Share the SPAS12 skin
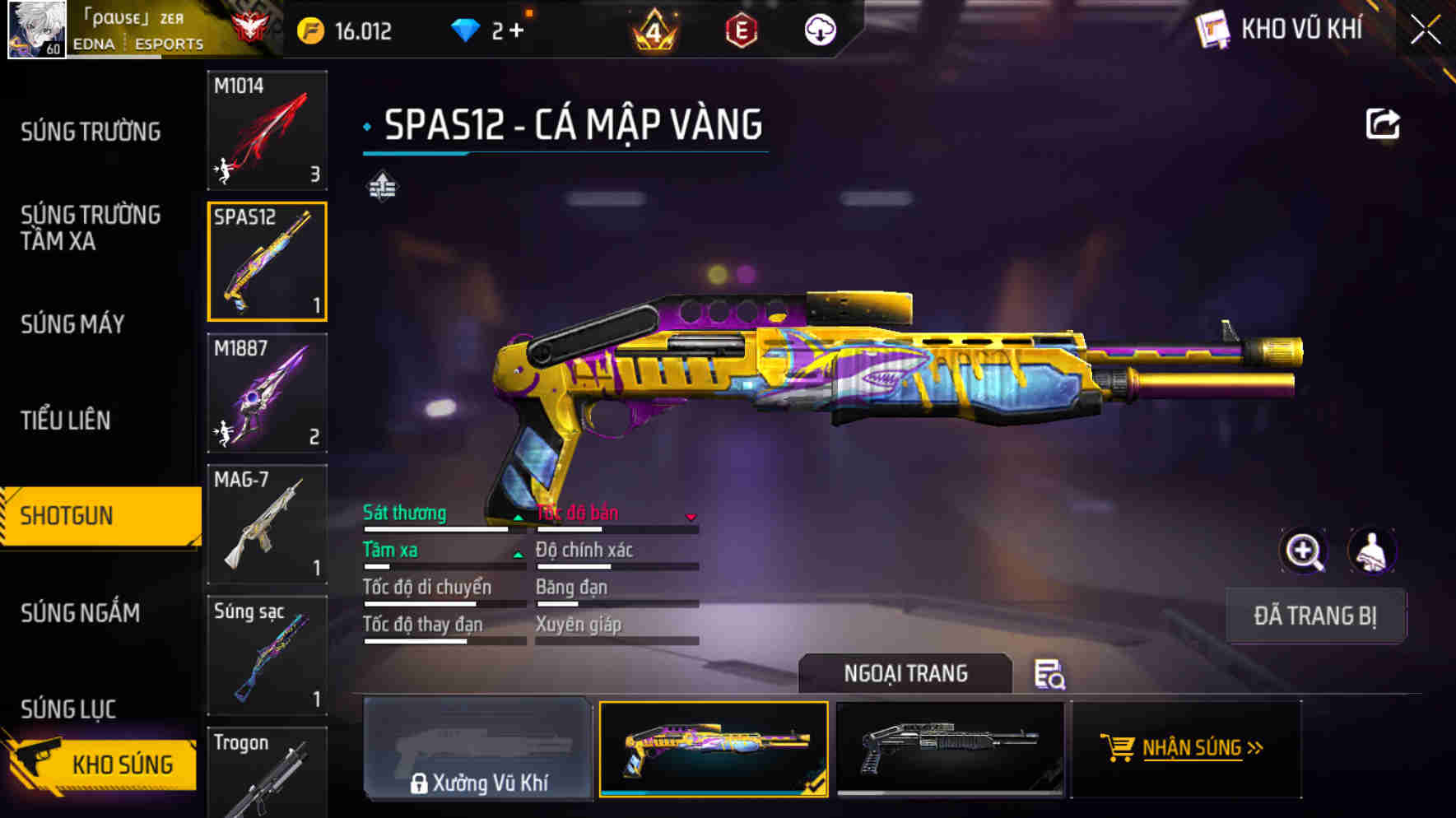The width and height of the screenshot is (1456, 818). pyautogui.click(x=1382, y=124)
